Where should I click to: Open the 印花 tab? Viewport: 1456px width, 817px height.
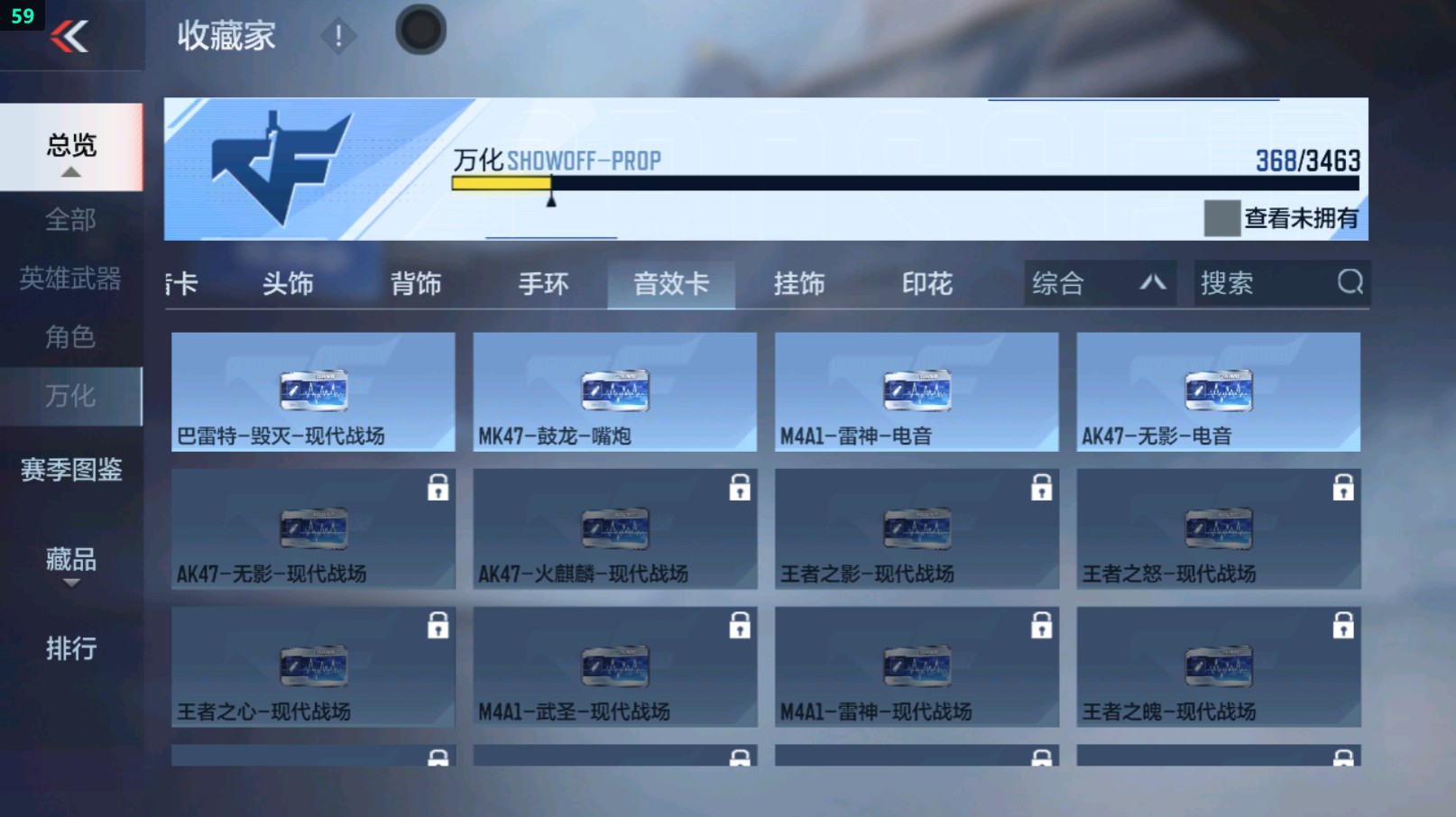(x=927, y=283)
